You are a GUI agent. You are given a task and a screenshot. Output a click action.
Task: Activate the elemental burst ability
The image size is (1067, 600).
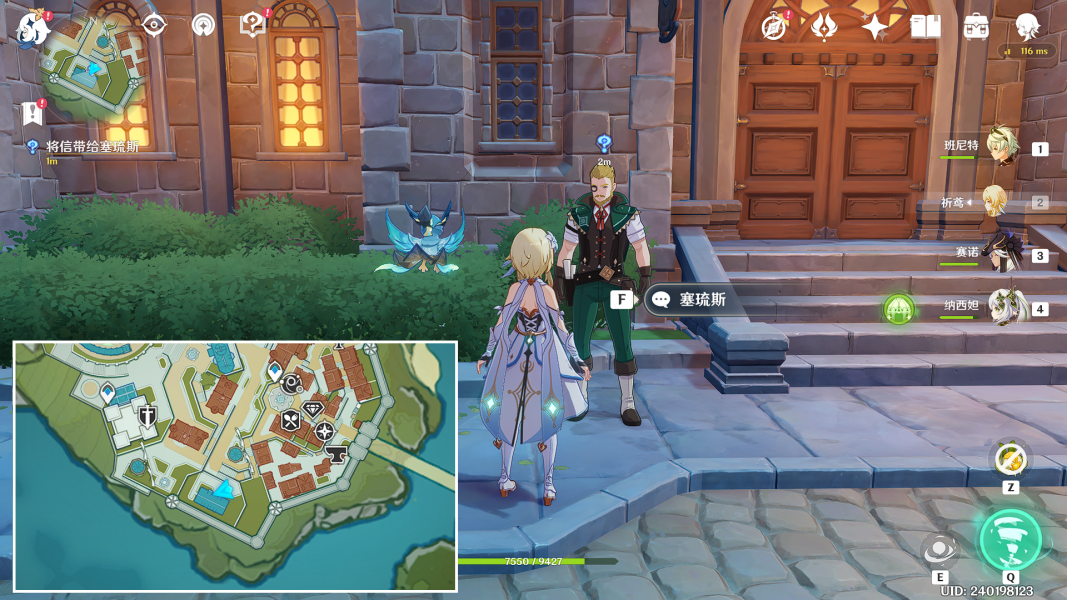point(1010,540)
